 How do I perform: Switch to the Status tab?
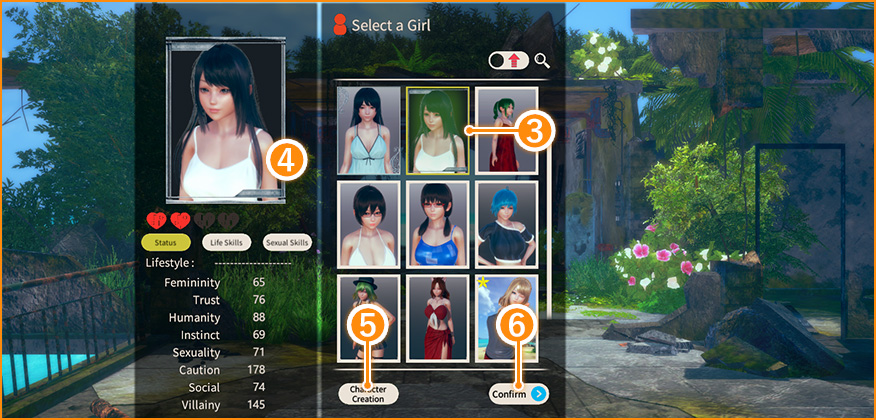click(x=166, y=242)
